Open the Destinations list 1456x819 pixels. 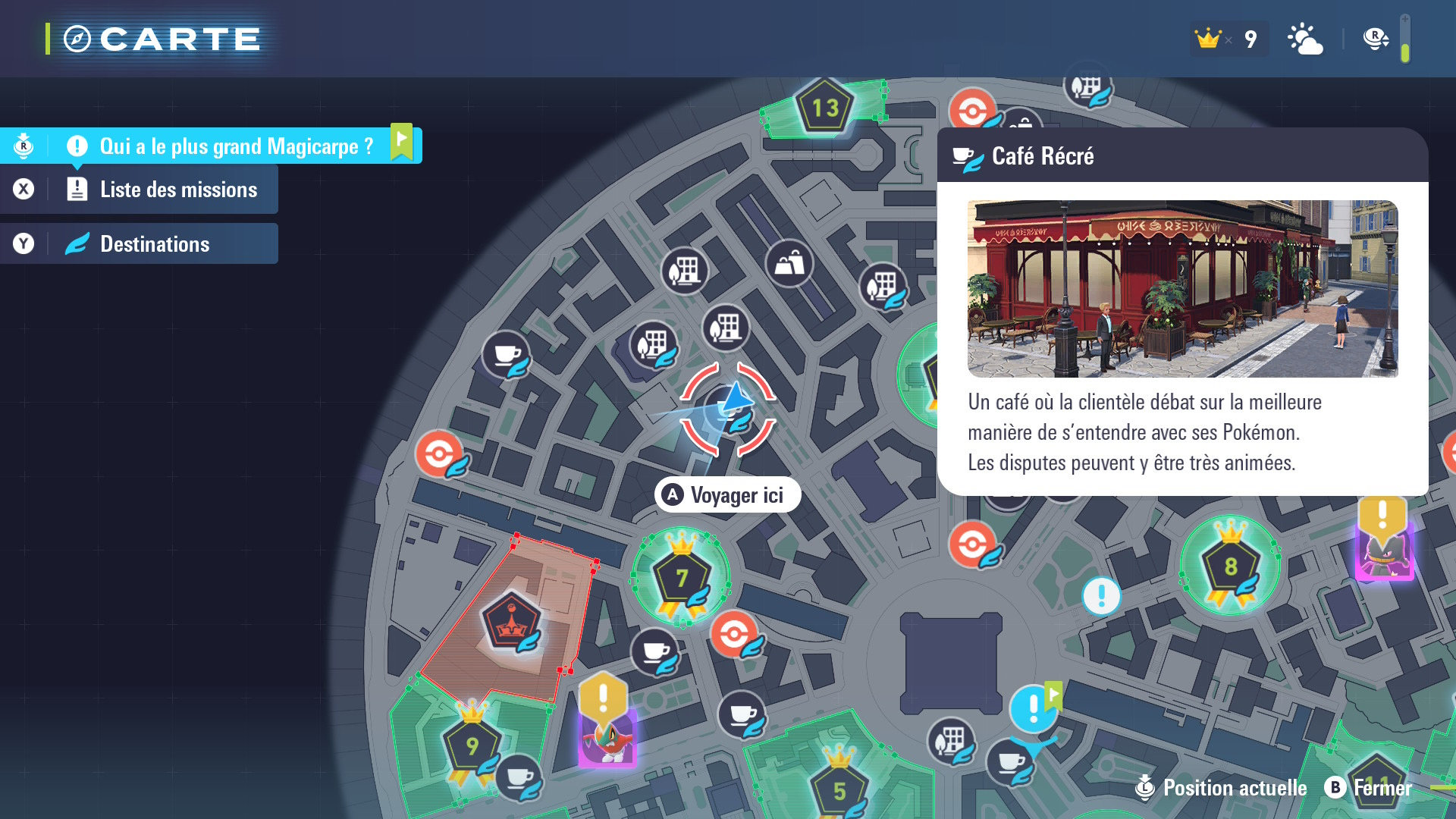[154, 244]
